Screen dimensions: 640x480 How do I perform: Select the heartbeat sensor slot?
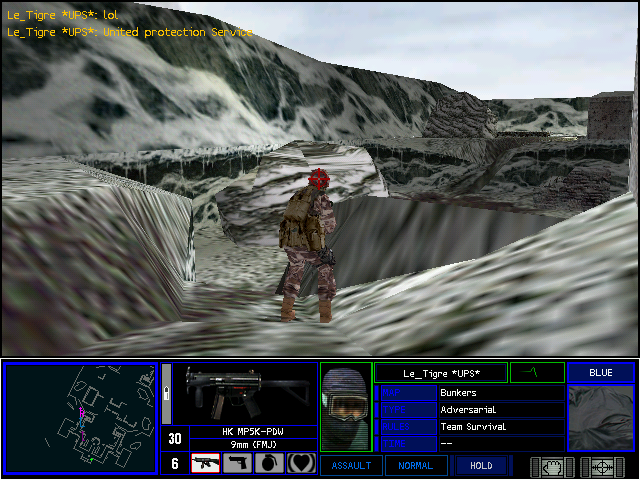[x=301, y=464]
